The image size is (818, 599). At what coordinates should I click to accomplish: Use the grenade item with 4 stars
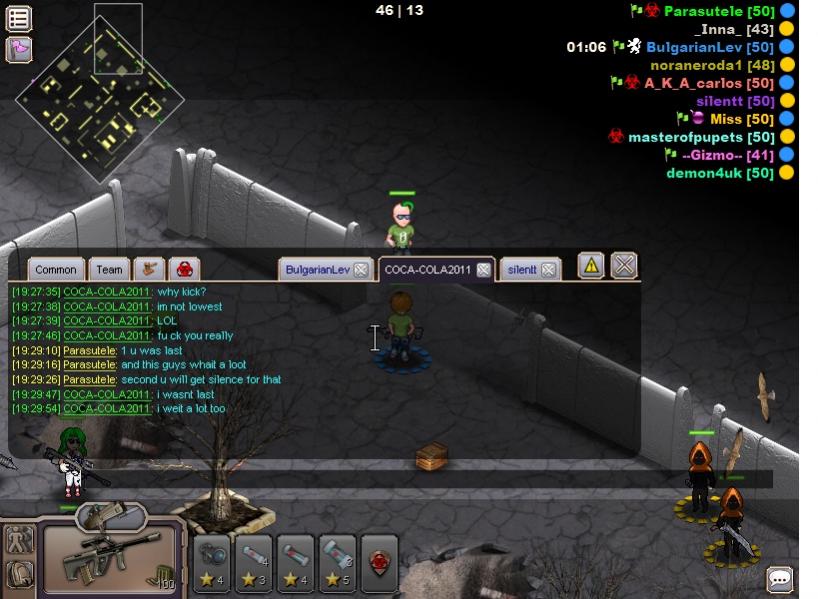pyautogui.click(x=211, y=564)
